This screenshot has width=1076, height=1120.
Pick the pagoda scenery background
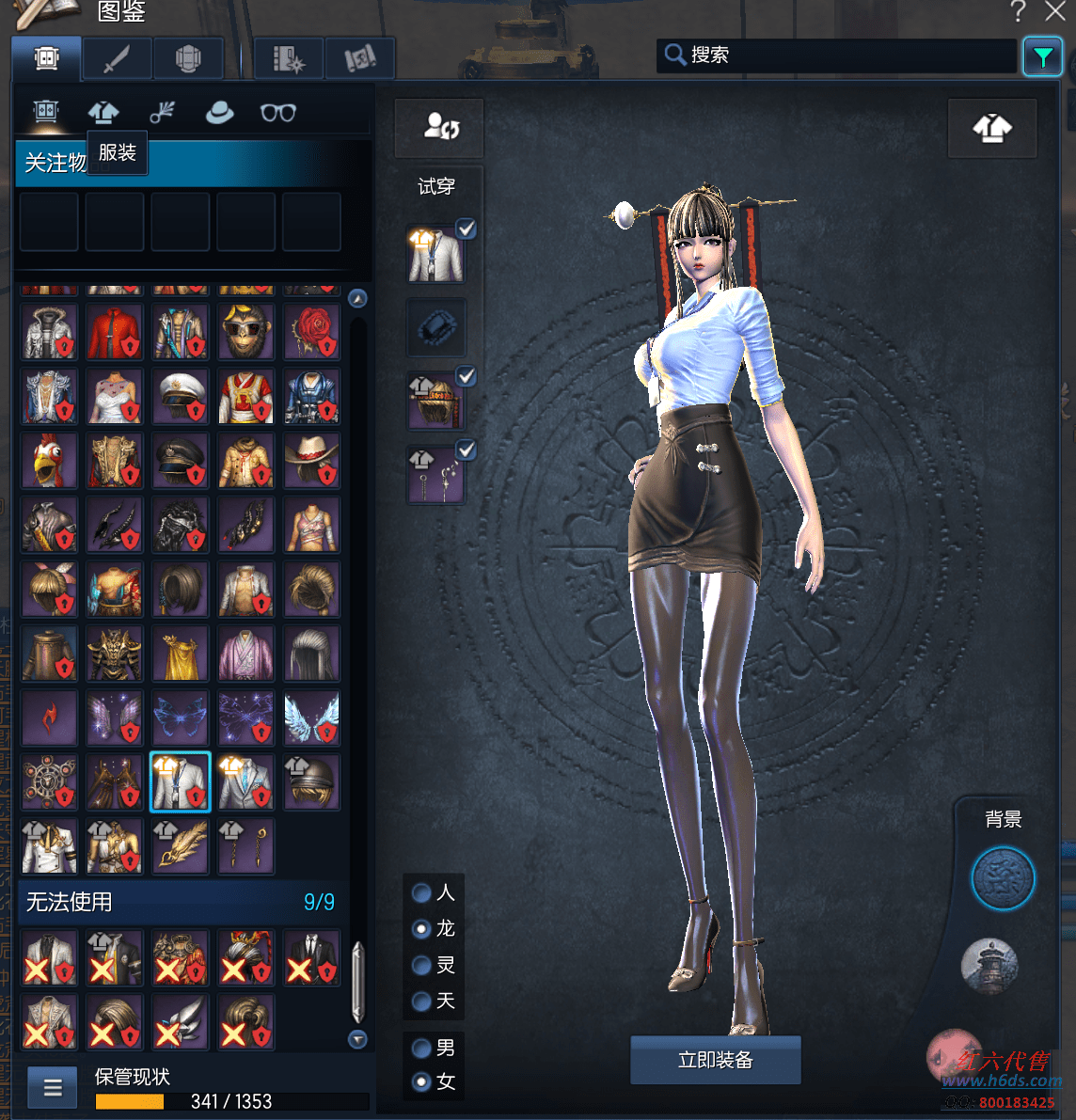989,966
